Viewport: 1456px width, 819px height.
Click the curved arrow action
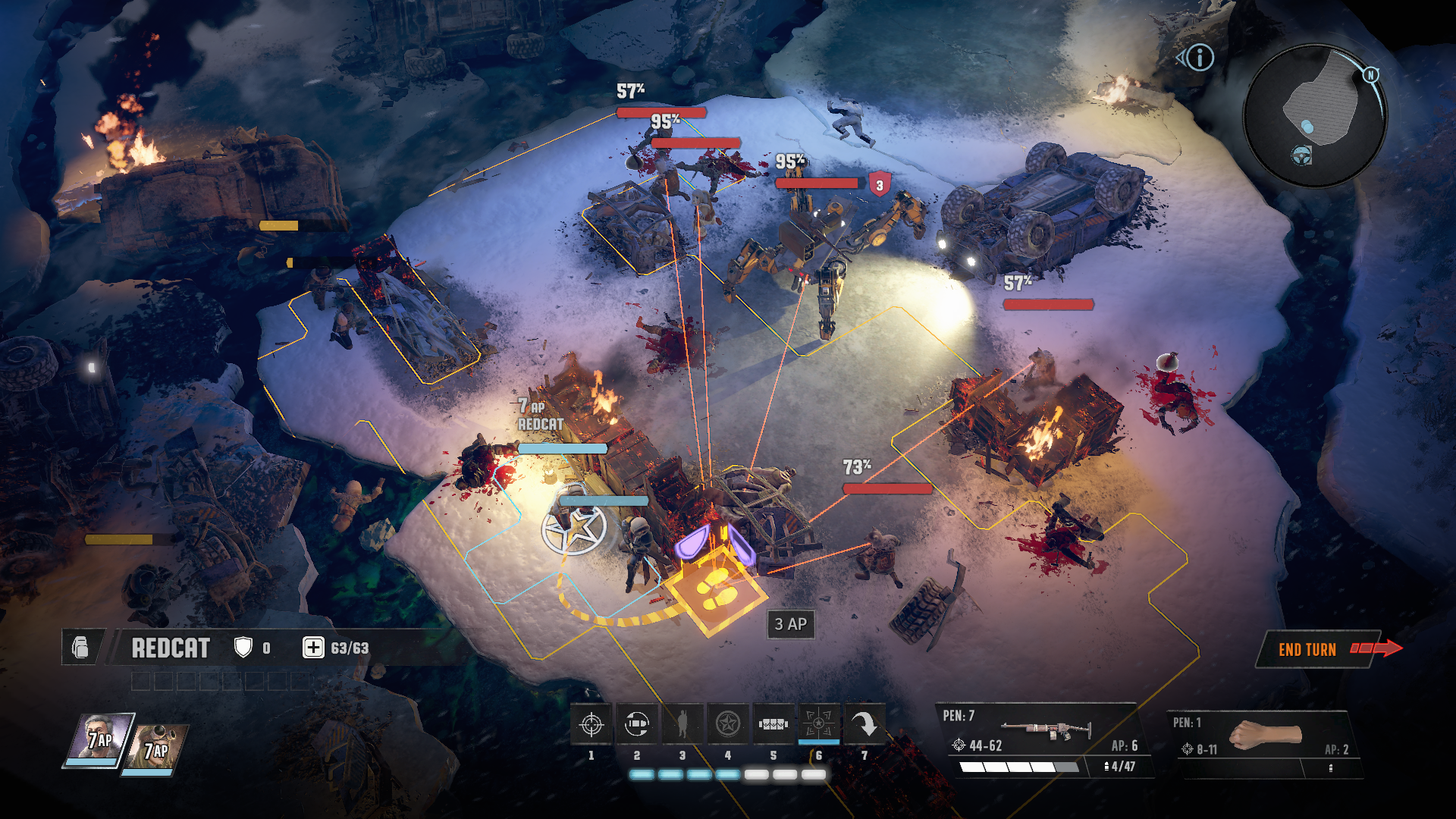[x=864, y=725]
